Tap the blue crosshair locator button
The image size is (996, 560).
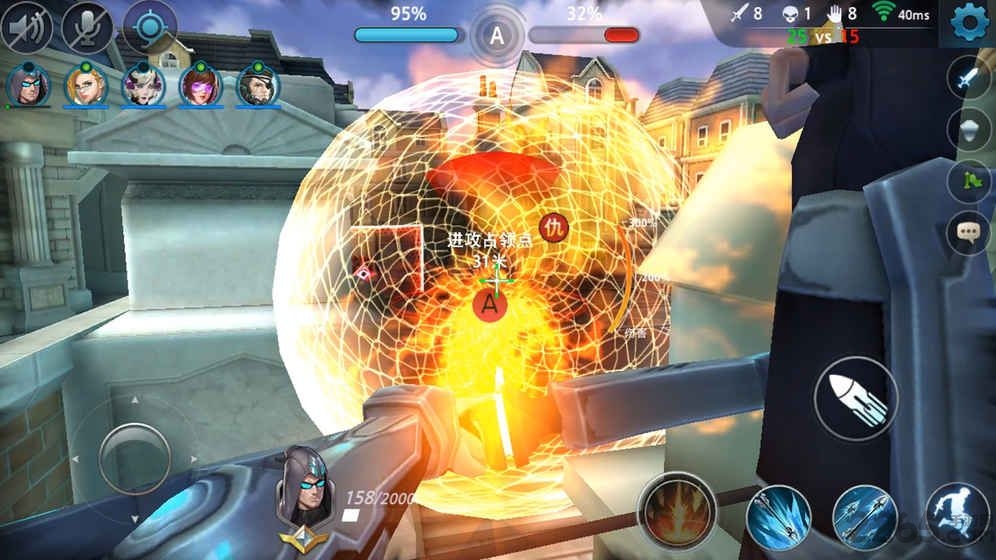[149, 27]
